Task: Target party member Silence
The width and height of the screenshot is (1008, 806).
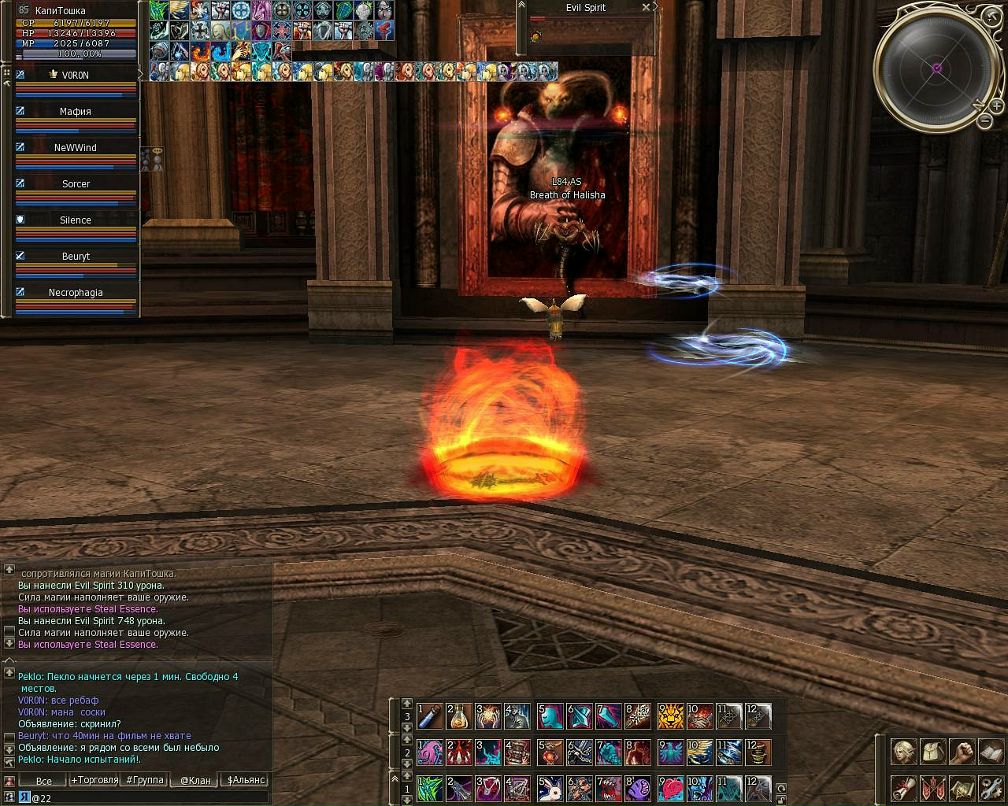Action: 76,220
